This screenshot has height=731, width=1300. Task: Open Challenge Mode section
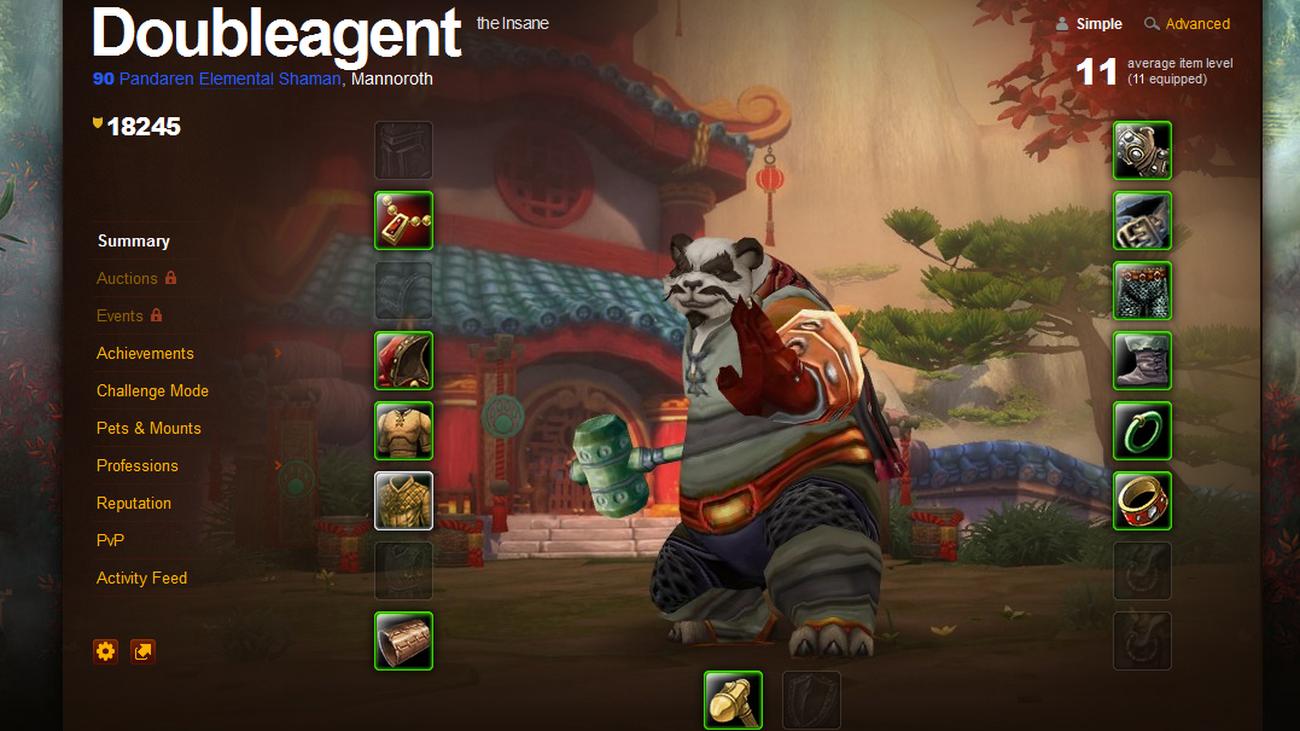152,391
